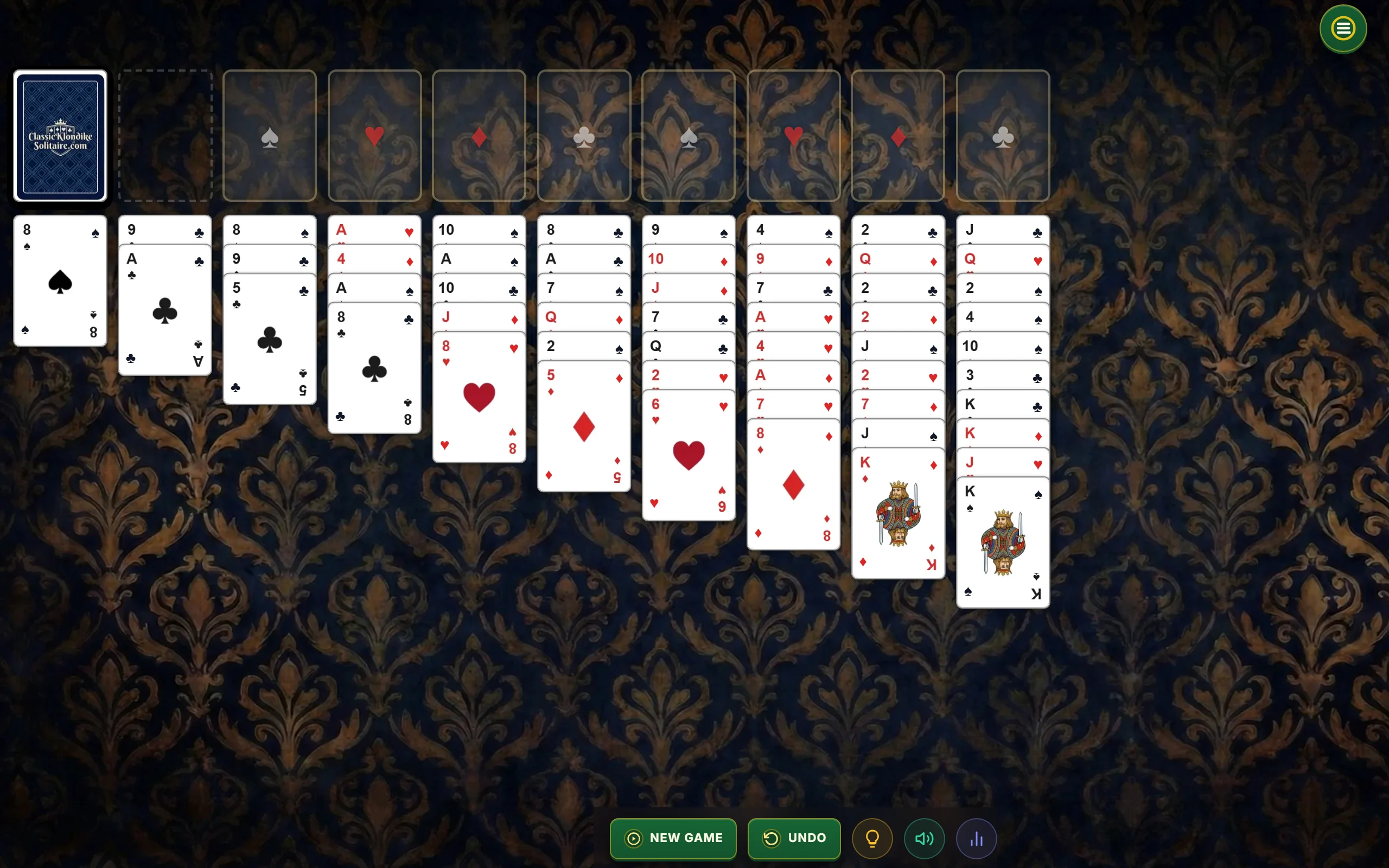
Task: Select the club foundation slot
Action: (584, 136)
